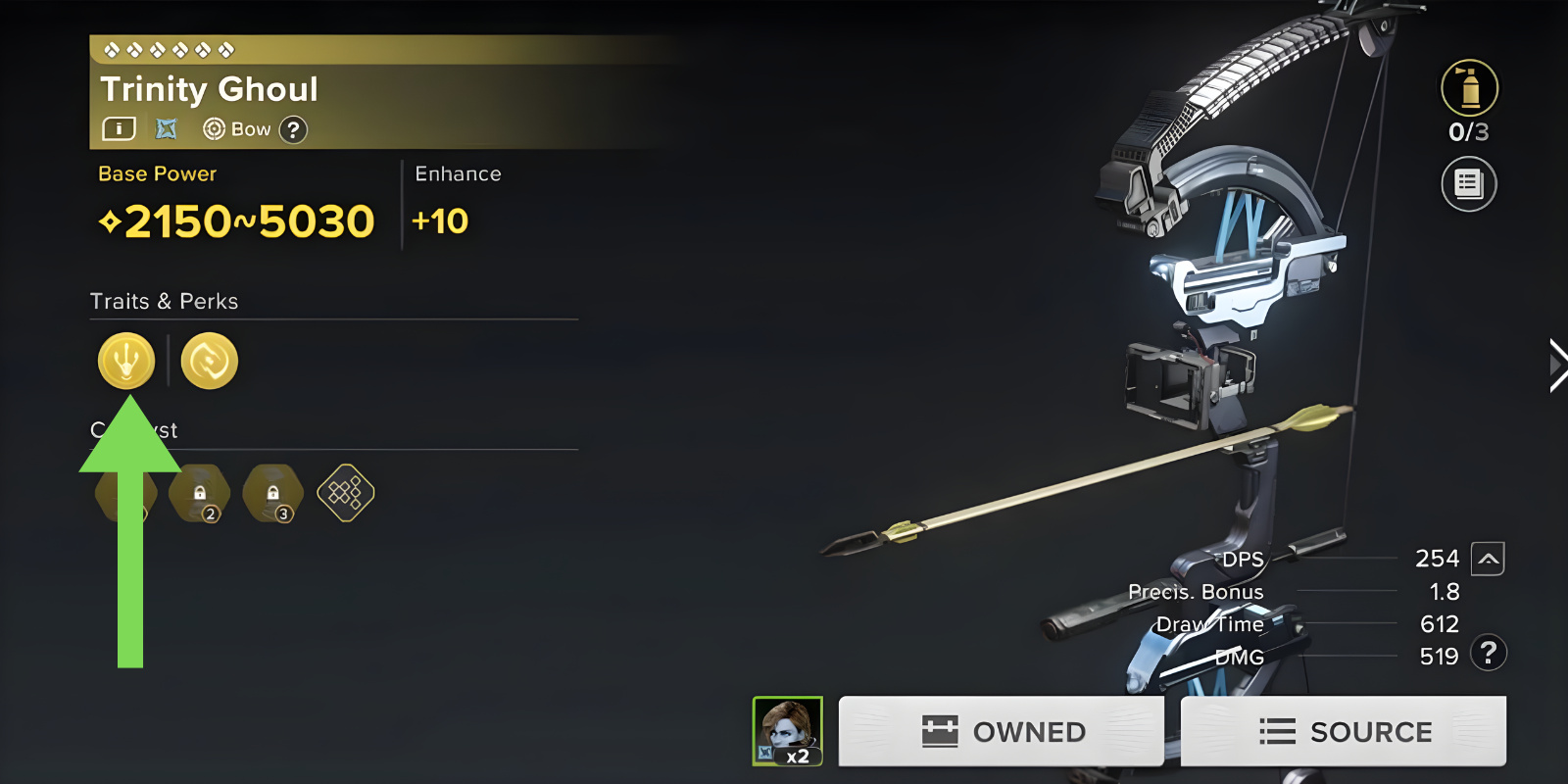Select the character portrait with x2 badge

(x=787, y=731)
